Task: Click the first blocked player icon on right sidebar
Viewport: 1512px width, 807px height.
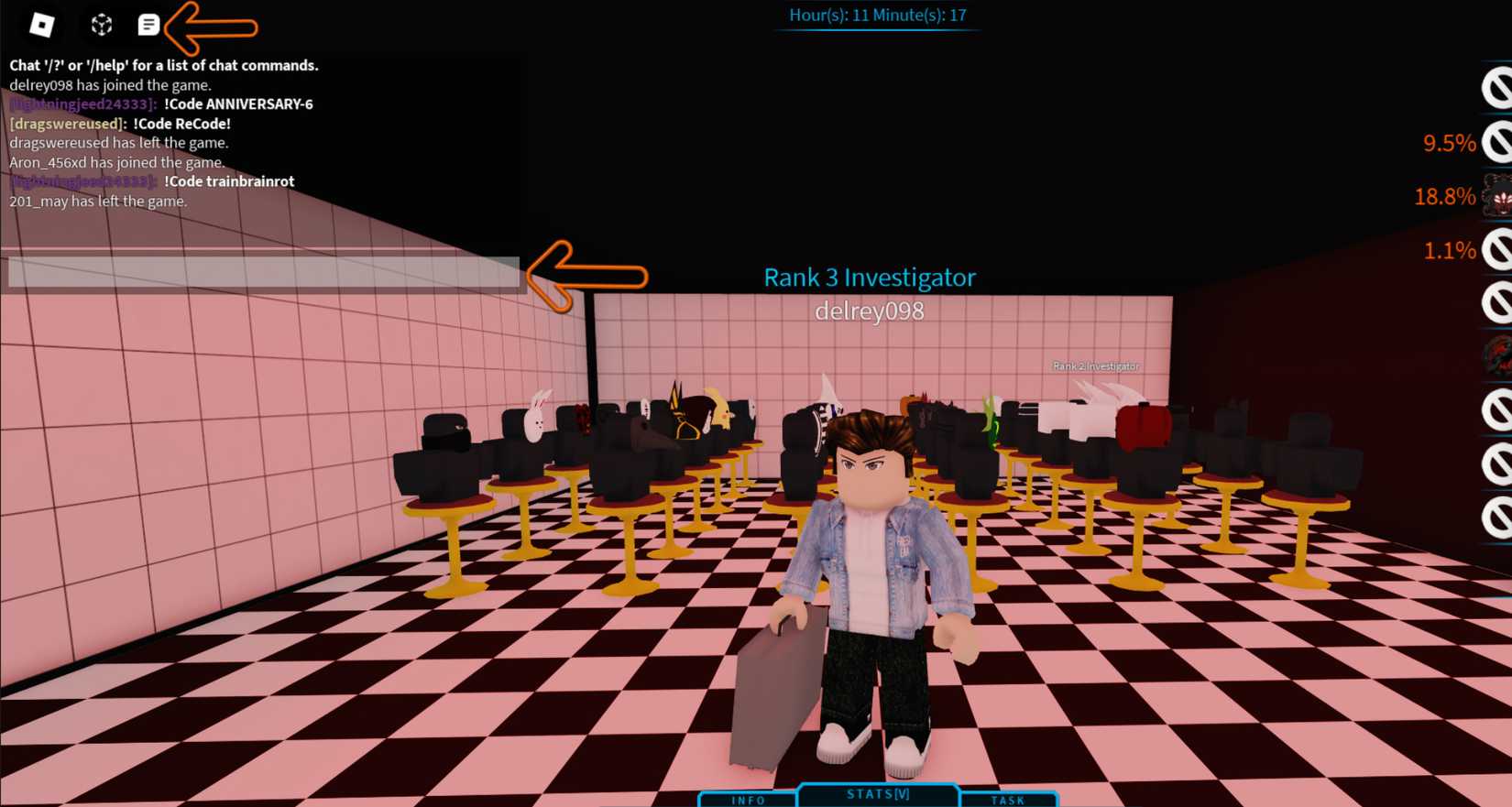Action: (x=1499, y=87)
